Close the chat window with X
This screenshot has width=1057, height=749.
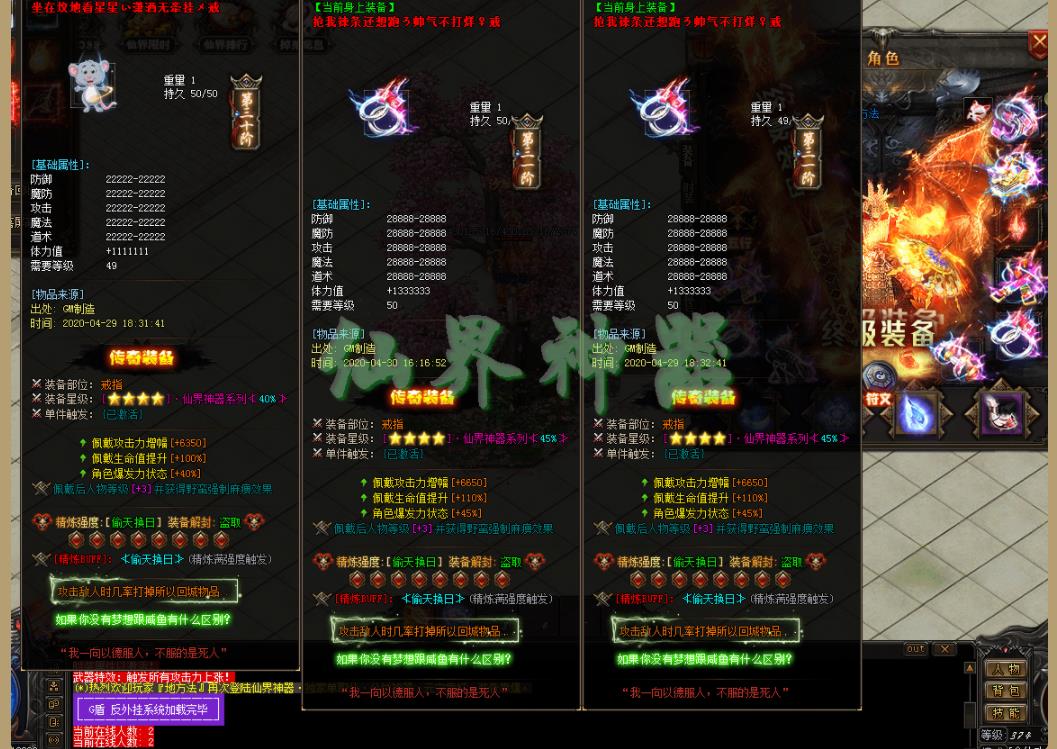click(944, 650)
